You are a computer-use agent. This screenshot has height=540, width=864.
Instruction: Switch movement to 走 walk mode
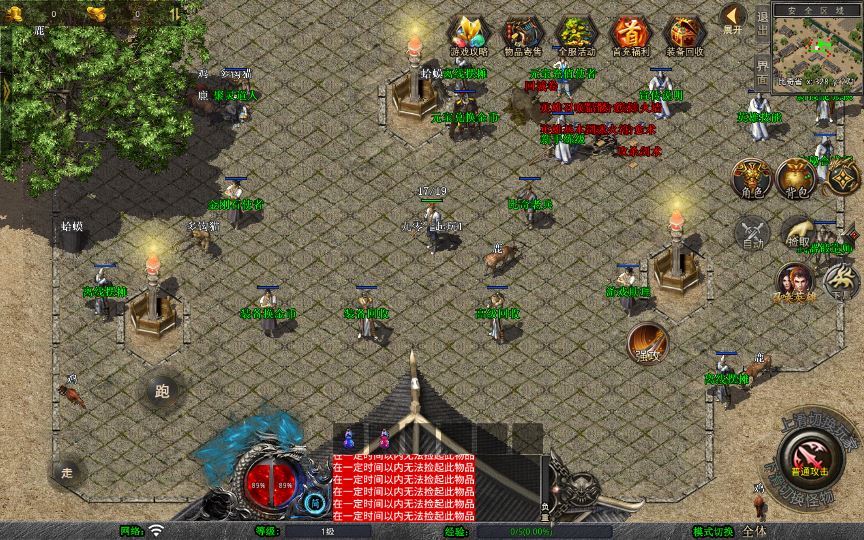68,471
